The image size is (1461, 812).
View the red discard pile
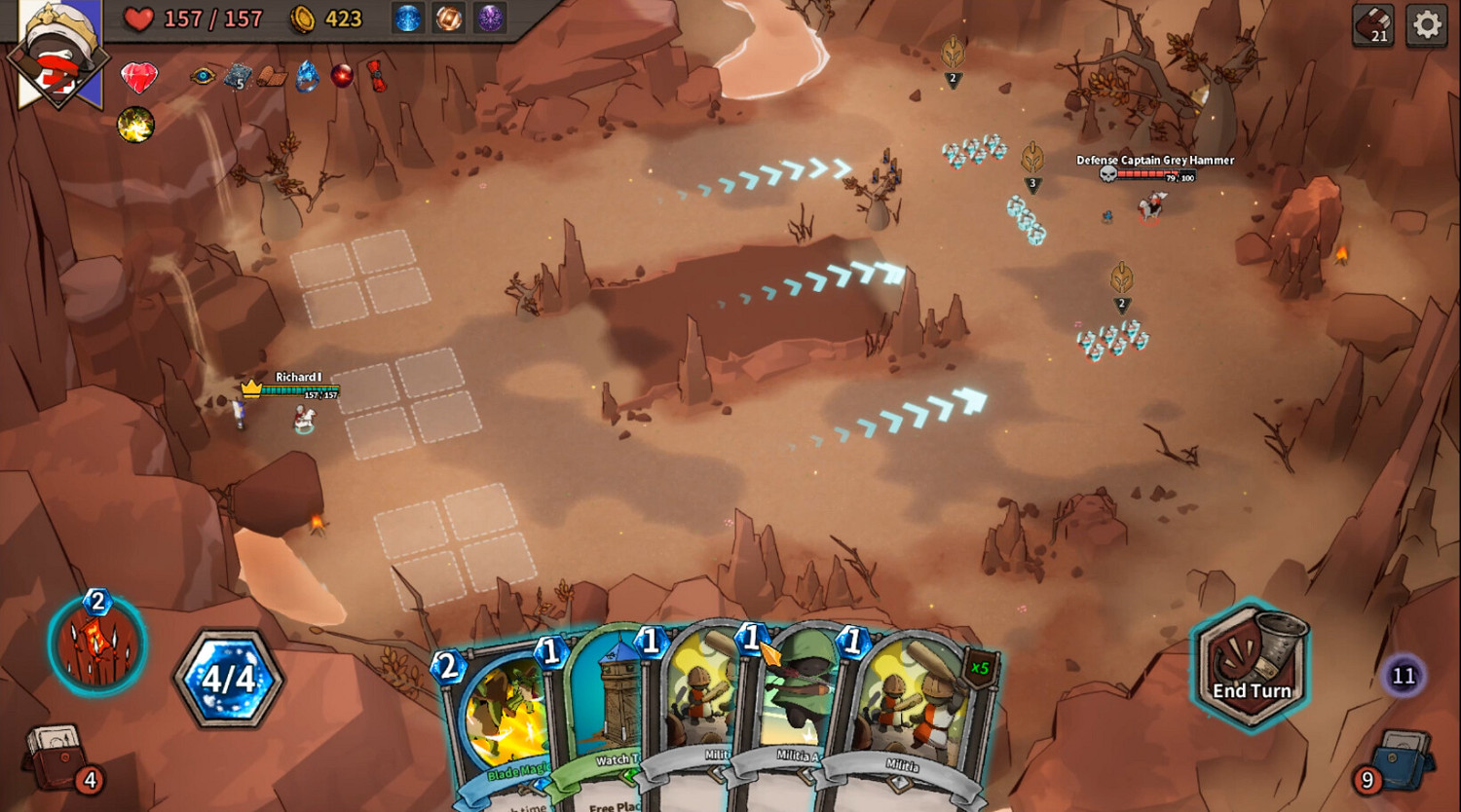point(58,755)
